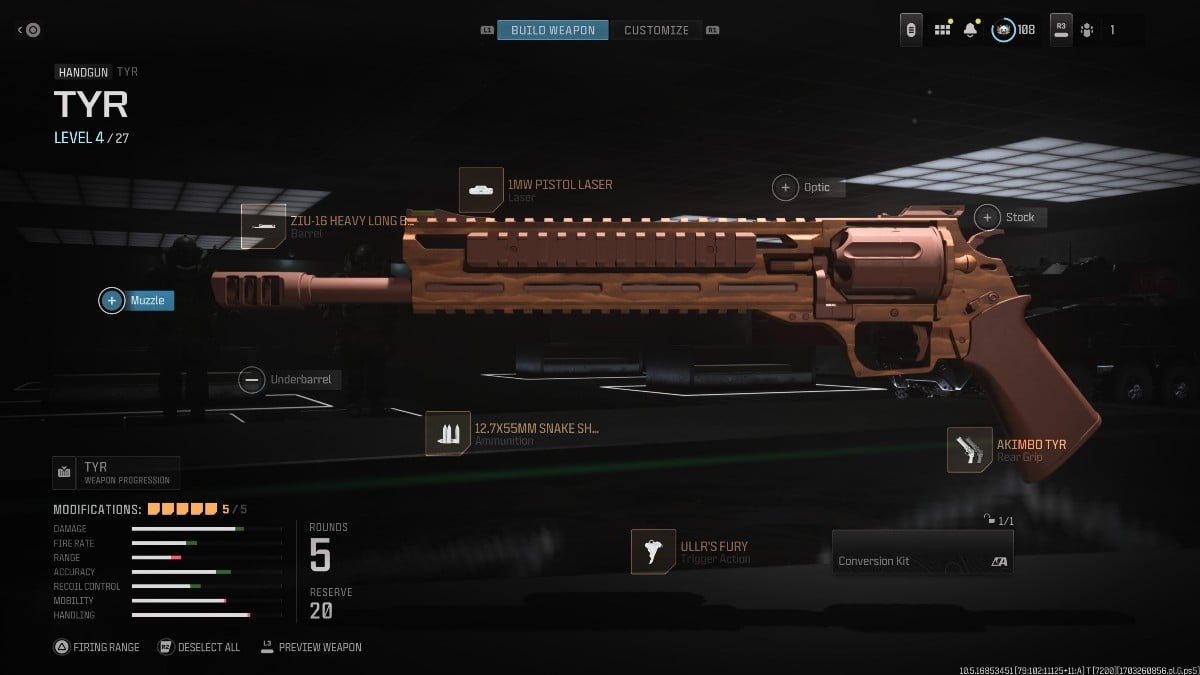Select the Build Weapon tab

click(552, 30)
